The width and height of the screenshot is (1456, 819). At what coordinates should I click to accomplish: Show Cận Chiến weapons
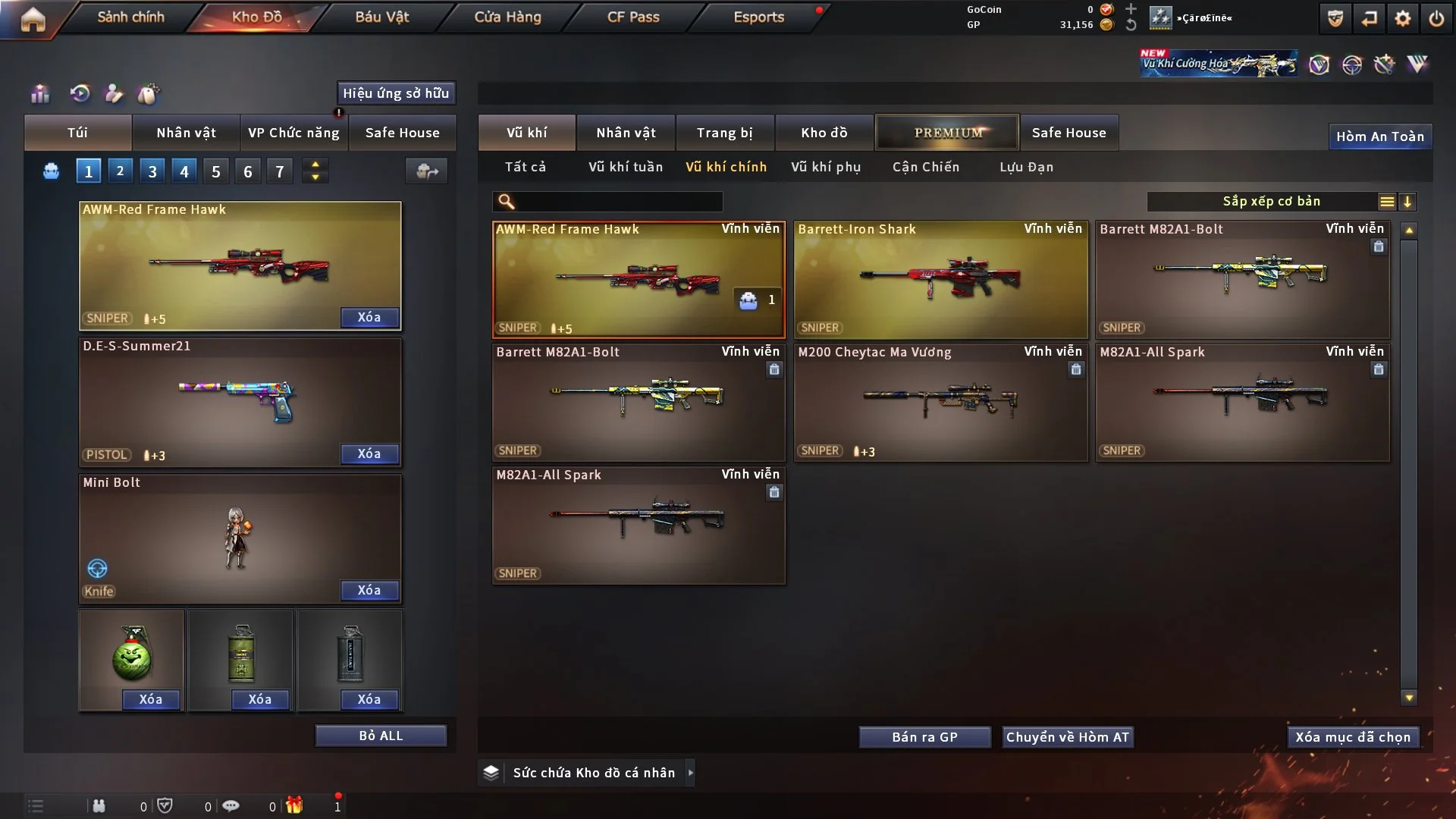(x=926, y=167)
